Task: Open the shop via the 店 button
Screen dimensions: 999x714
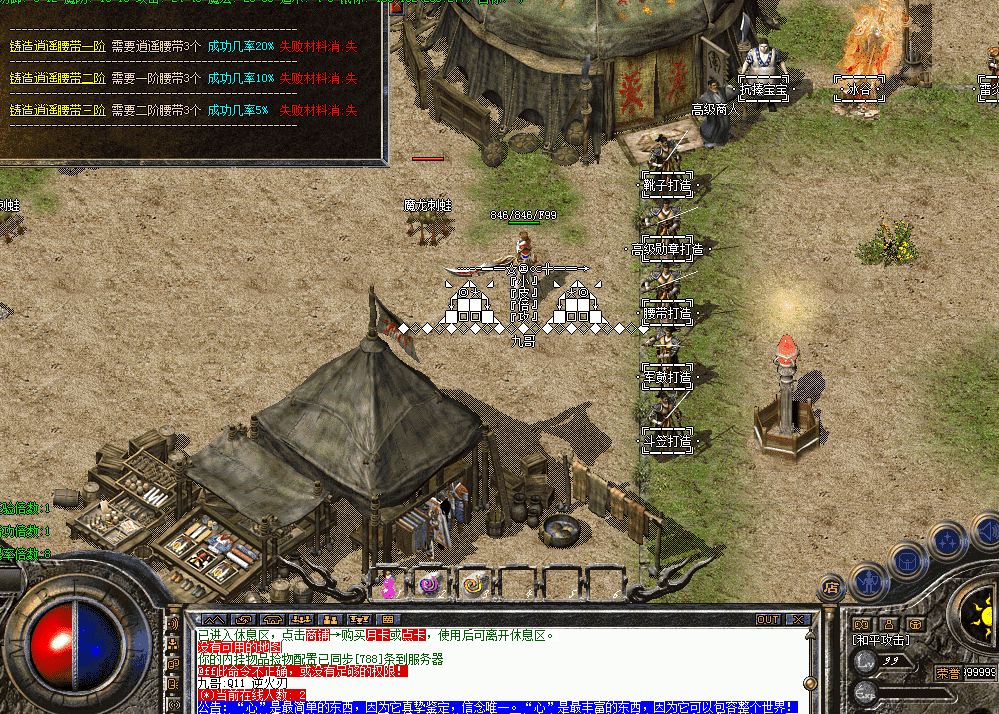Action: (x=830, y=587)
